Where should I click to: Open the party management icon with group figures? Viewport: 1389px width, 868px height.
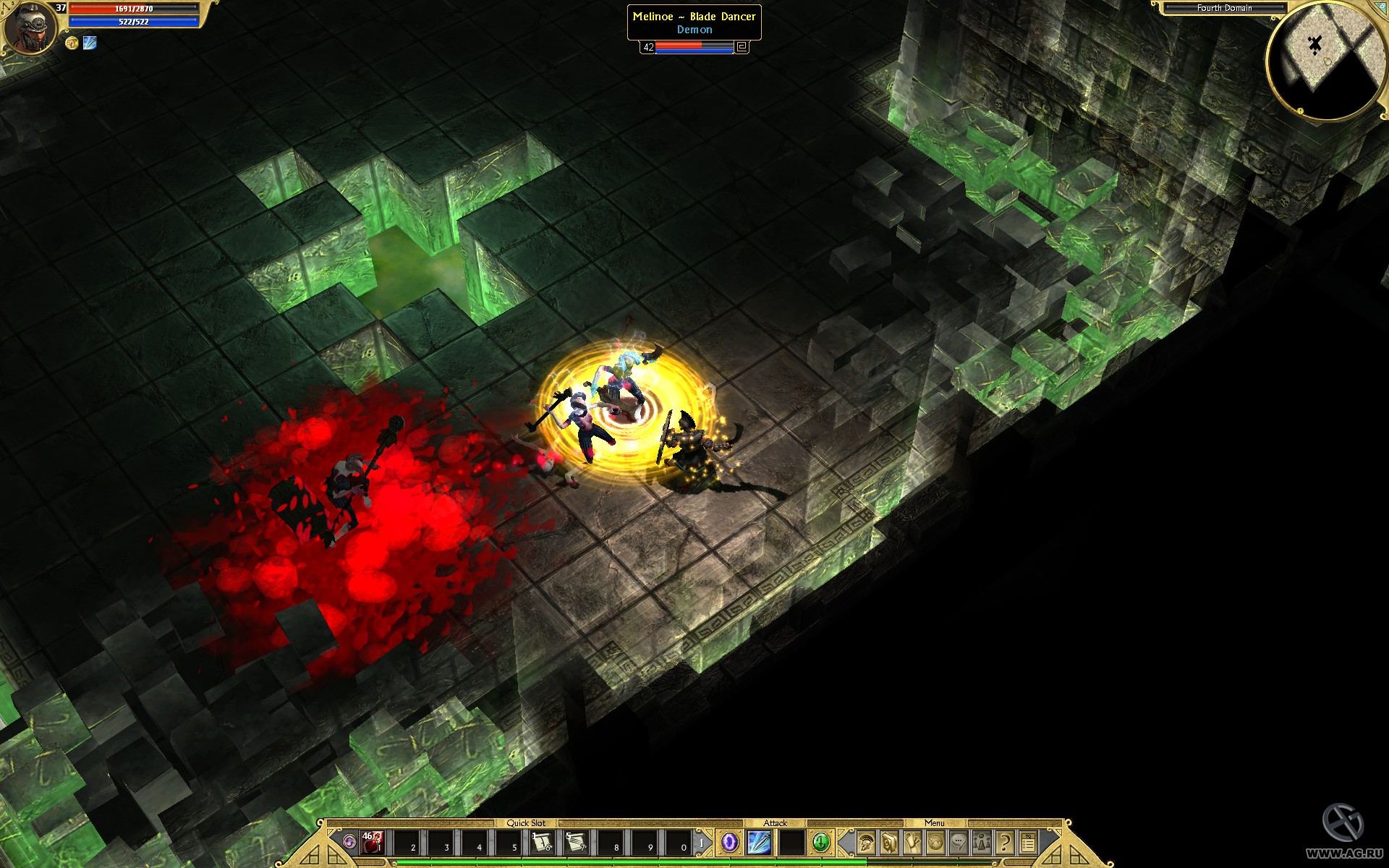[982, 842]
